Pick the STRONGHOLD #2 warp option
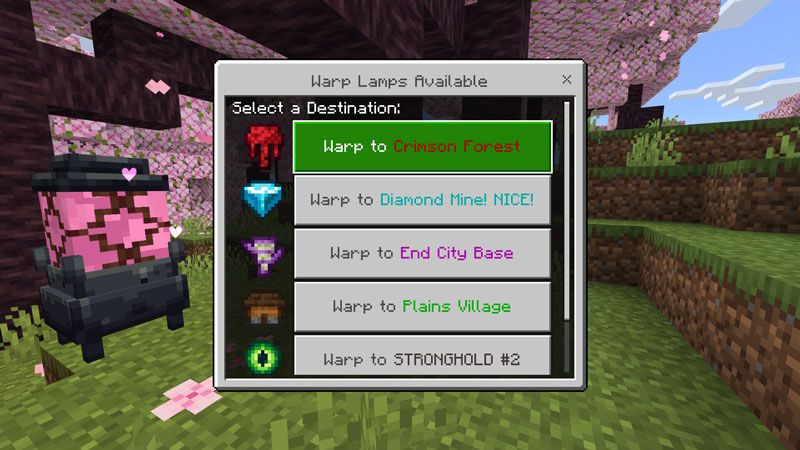The height and width of the screenshot is (450, 800). click(x=421, y=357)
